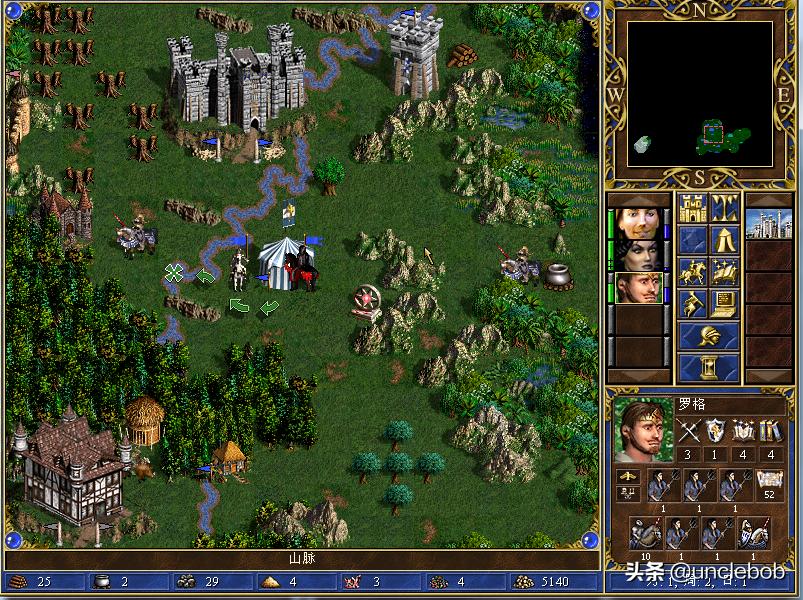Open the large hero portrait in the info panel
Viewport: 803px width, 600px height.
643,430
